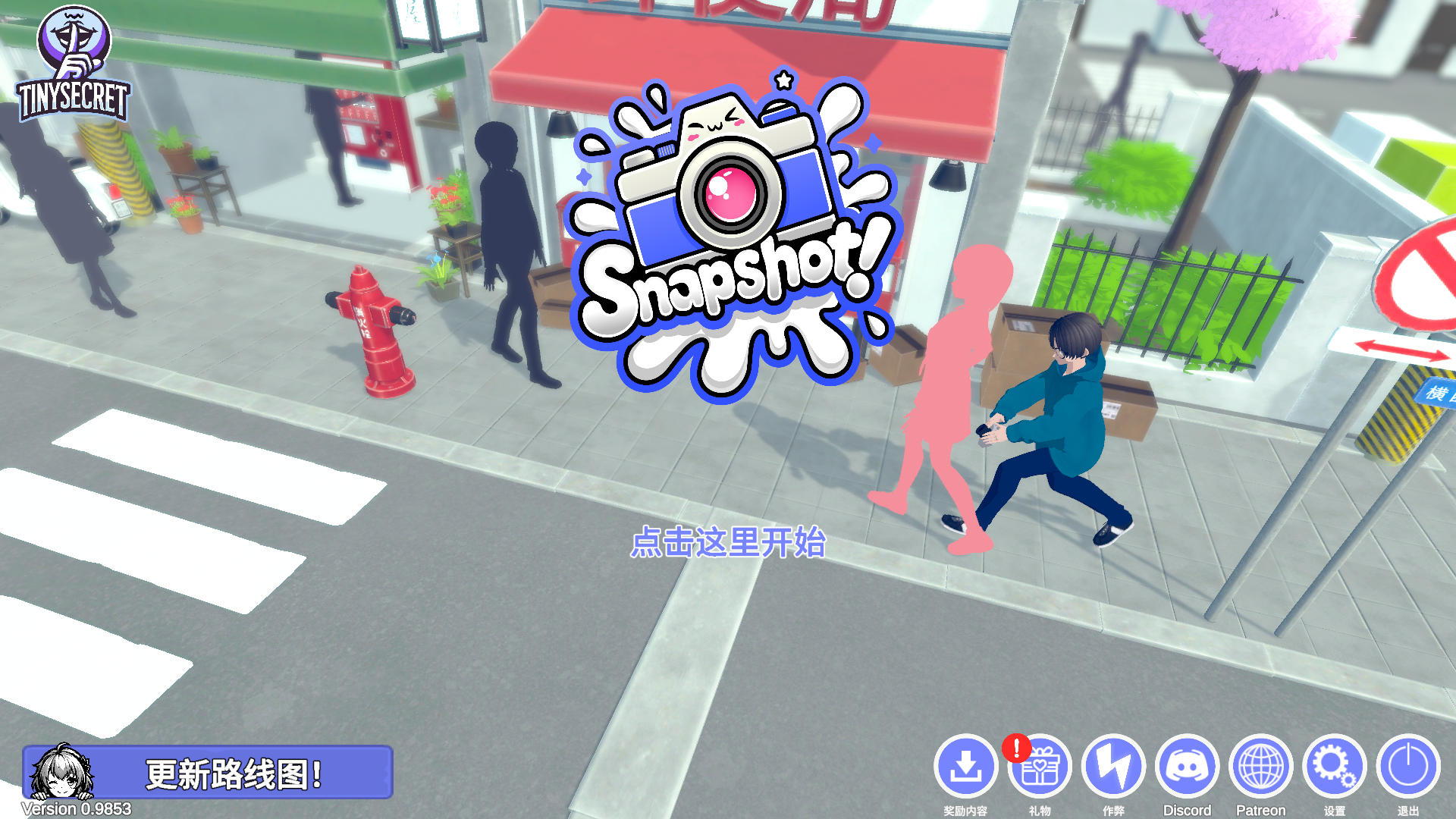Open the gift box '礼物' icon
Screen dimensions: 1456x819
click(x=1040, y=767)
